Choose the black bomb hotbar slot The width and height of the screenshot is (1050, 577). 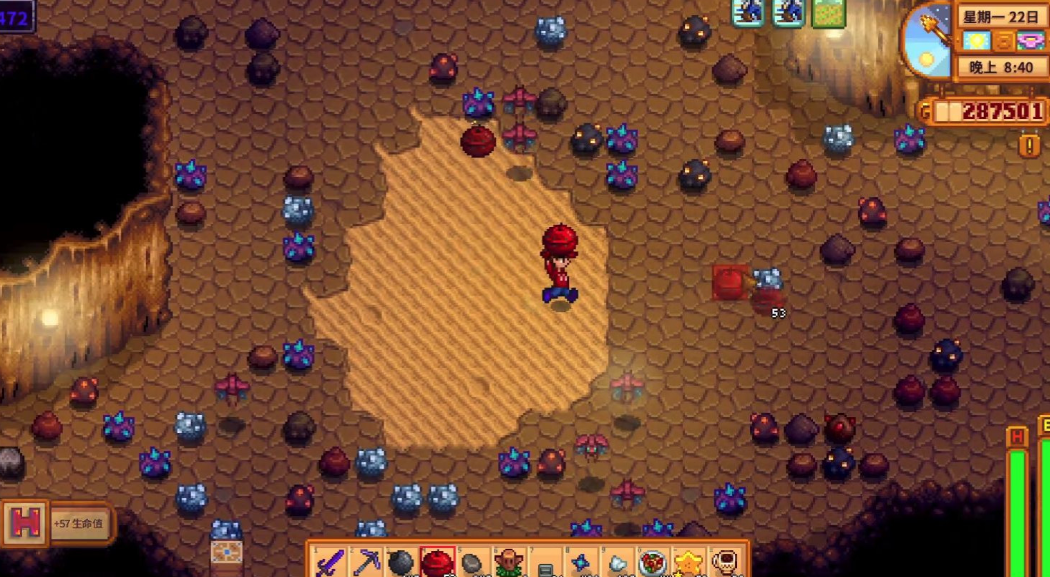(x=401, y=563)
